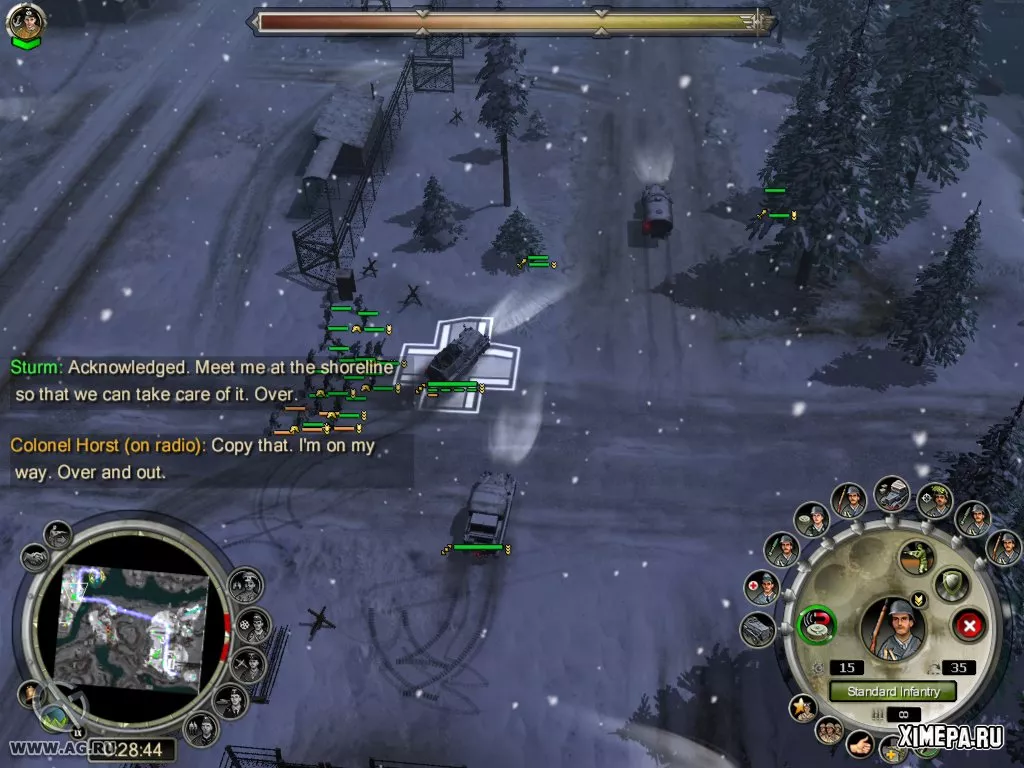The height and width of the screenshot is (768, 1024).
Task: Choose the shield defensive stance icon
Action: coord(951,584)
